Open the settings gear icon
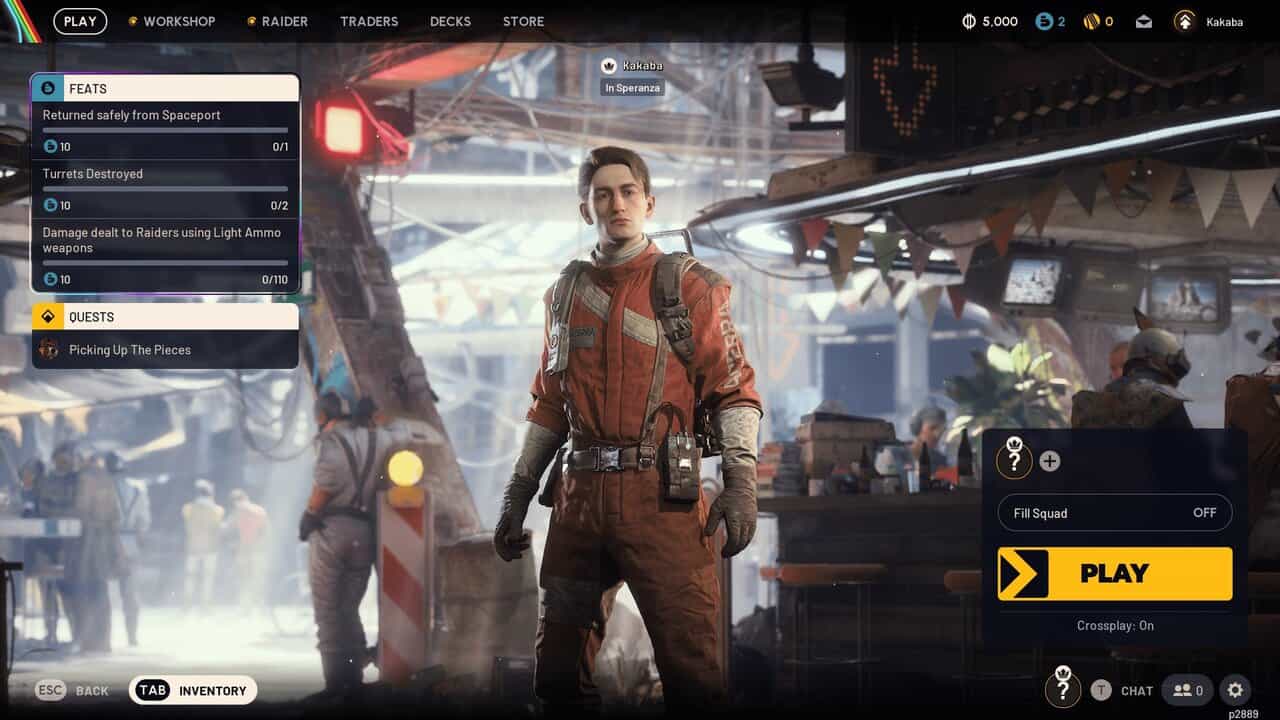Screen dimensions: 1280x720 (1235, 690)
